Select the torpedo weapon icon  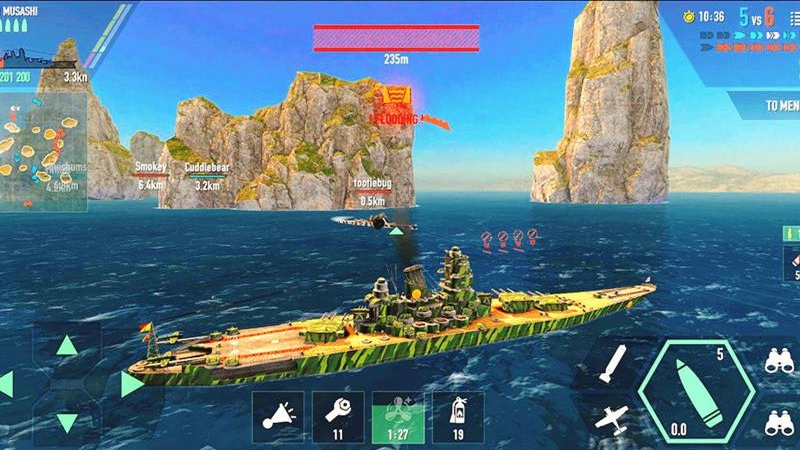612,364
